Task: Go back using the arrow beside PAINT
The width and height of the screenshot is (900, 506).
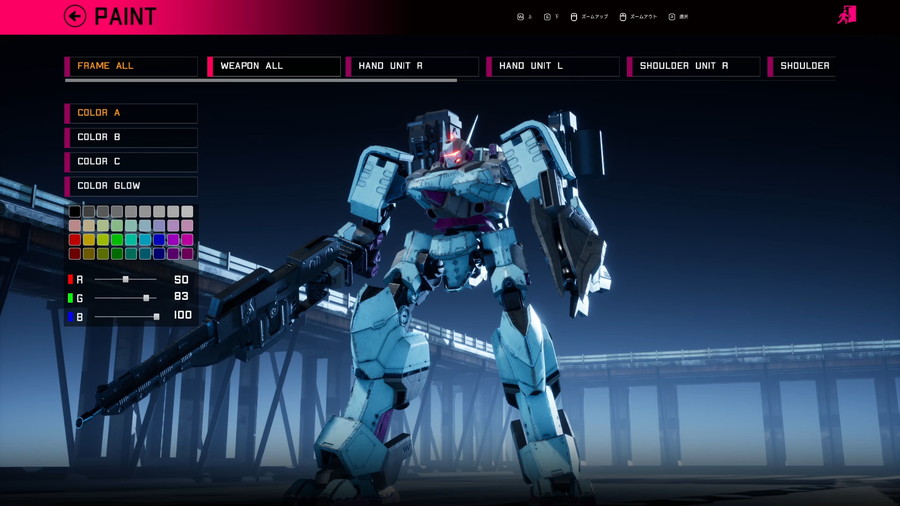Action: point(75,16)
